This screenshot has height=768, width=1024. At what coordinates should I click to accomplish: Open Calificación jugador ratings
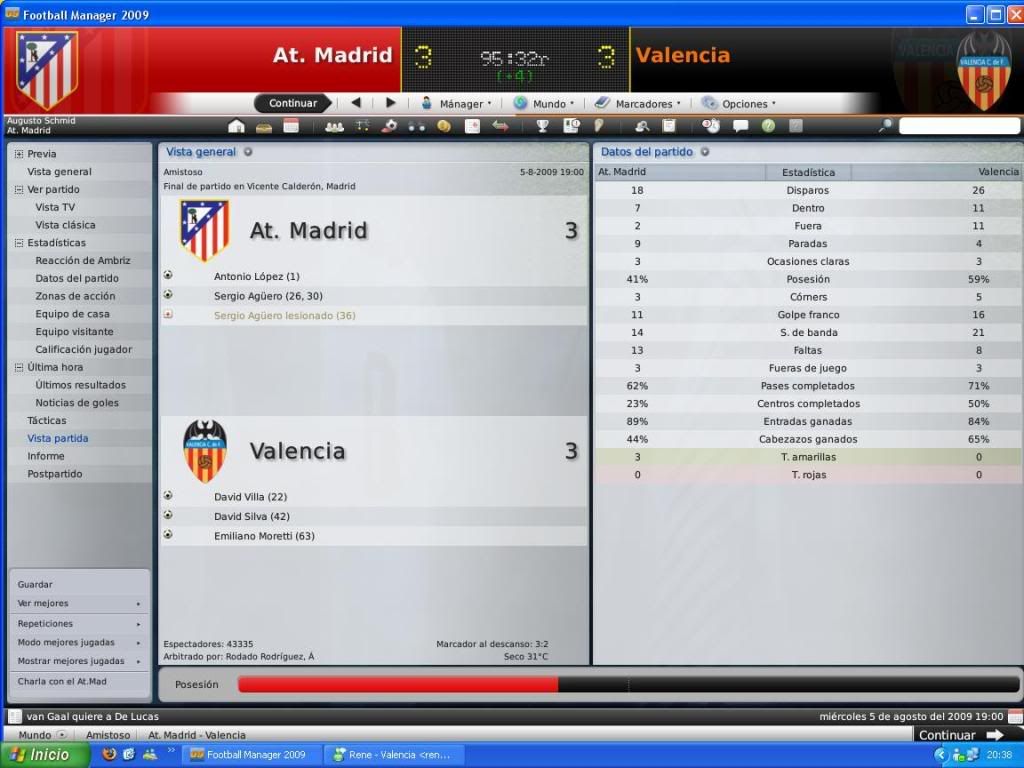(84, 349)
